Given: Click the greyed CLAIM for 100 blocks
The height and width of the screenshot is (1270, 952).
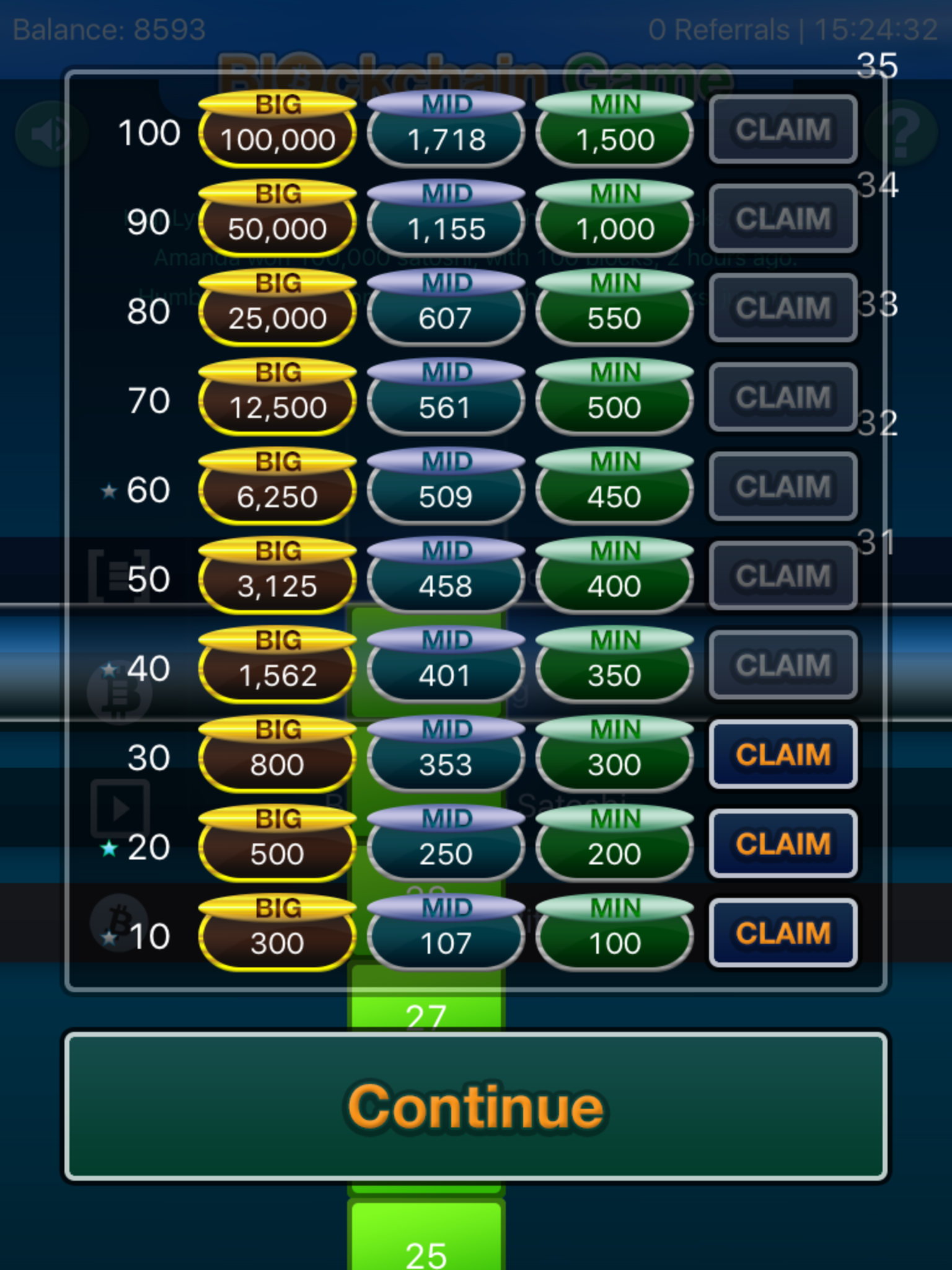Looking at the screenshot, I should [783, 130].
